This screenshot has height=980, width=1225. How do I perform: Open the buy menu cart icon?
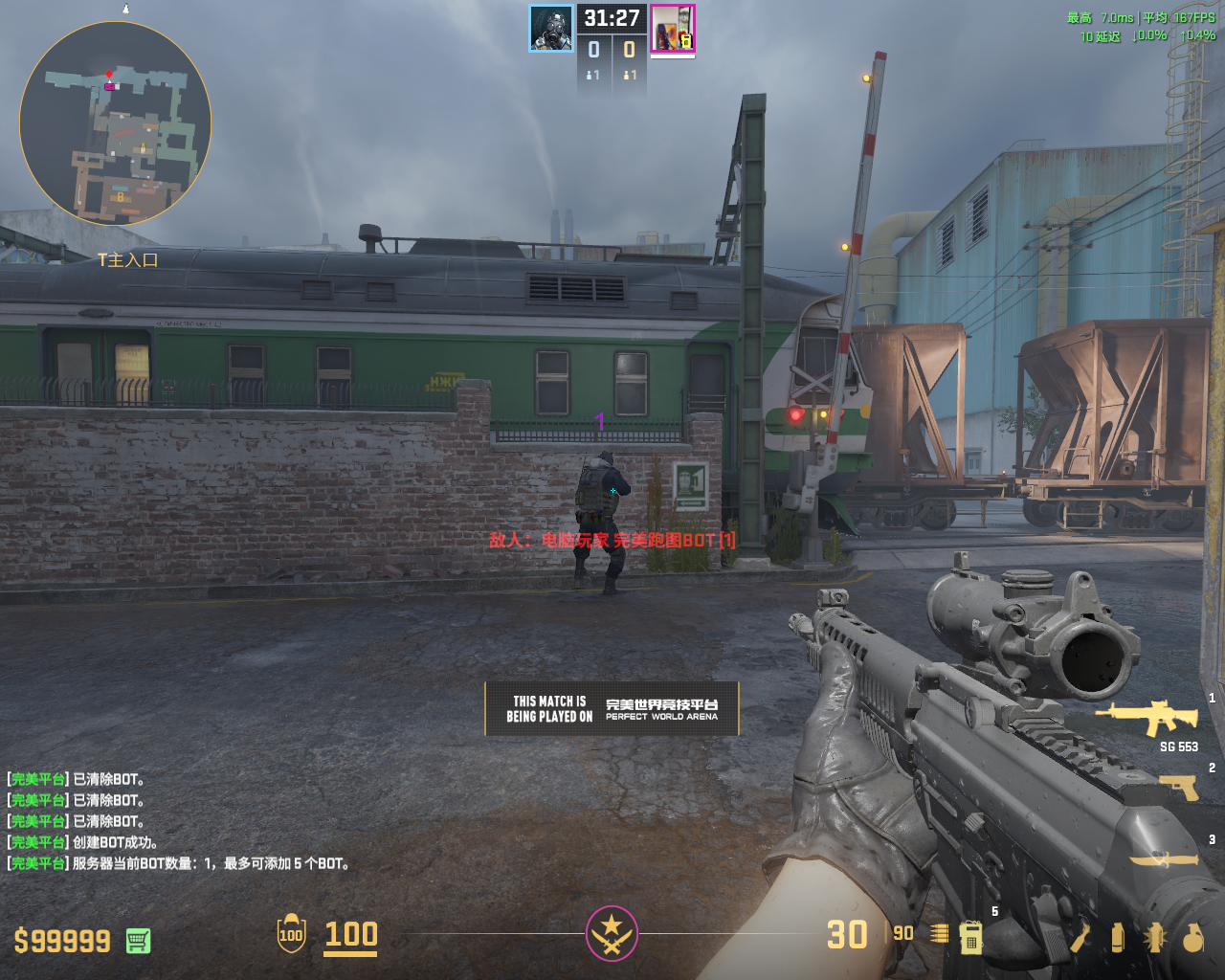point(138,941)
